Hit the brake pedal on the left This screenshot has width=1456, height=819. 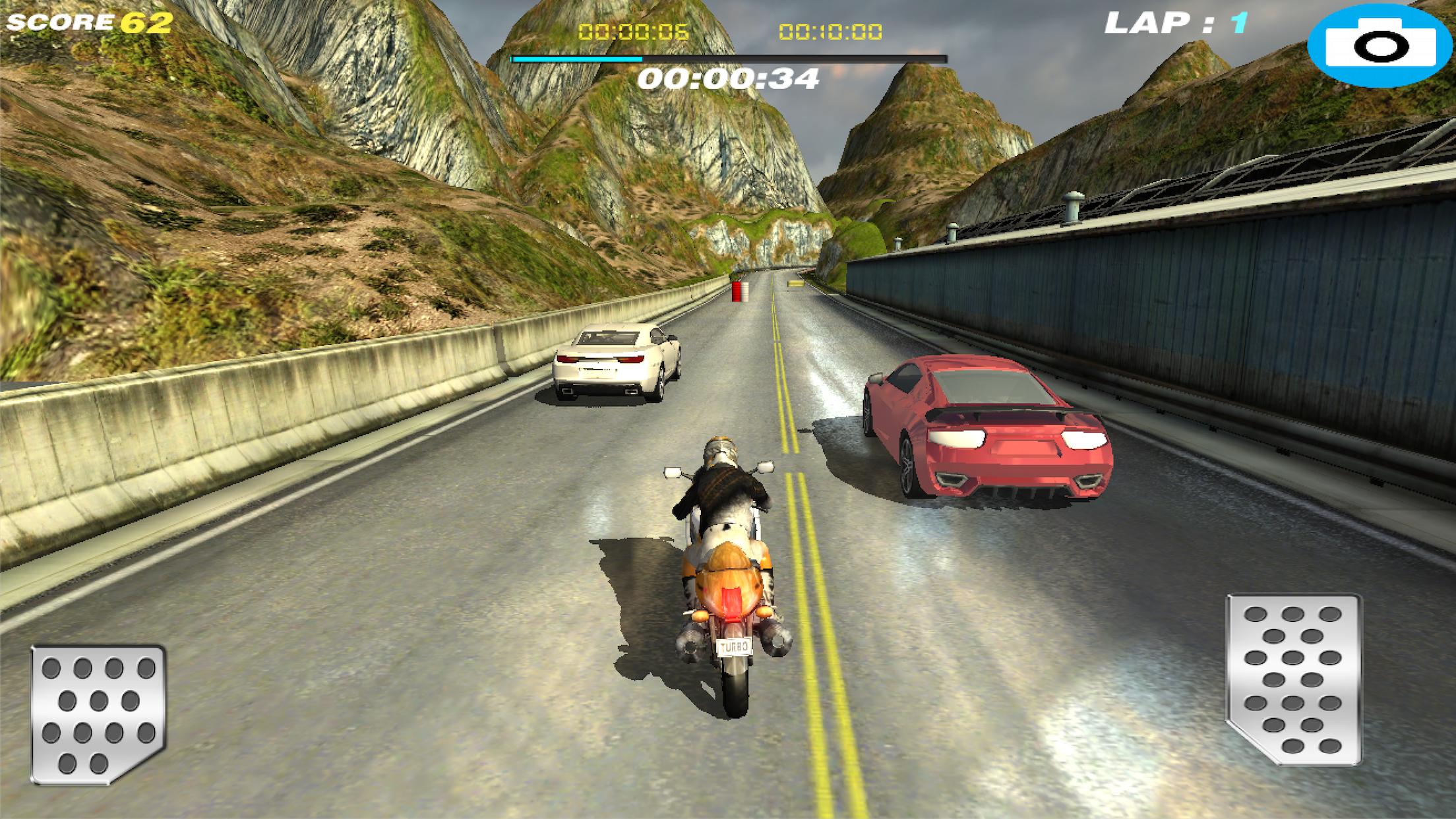tap(98, 714)
